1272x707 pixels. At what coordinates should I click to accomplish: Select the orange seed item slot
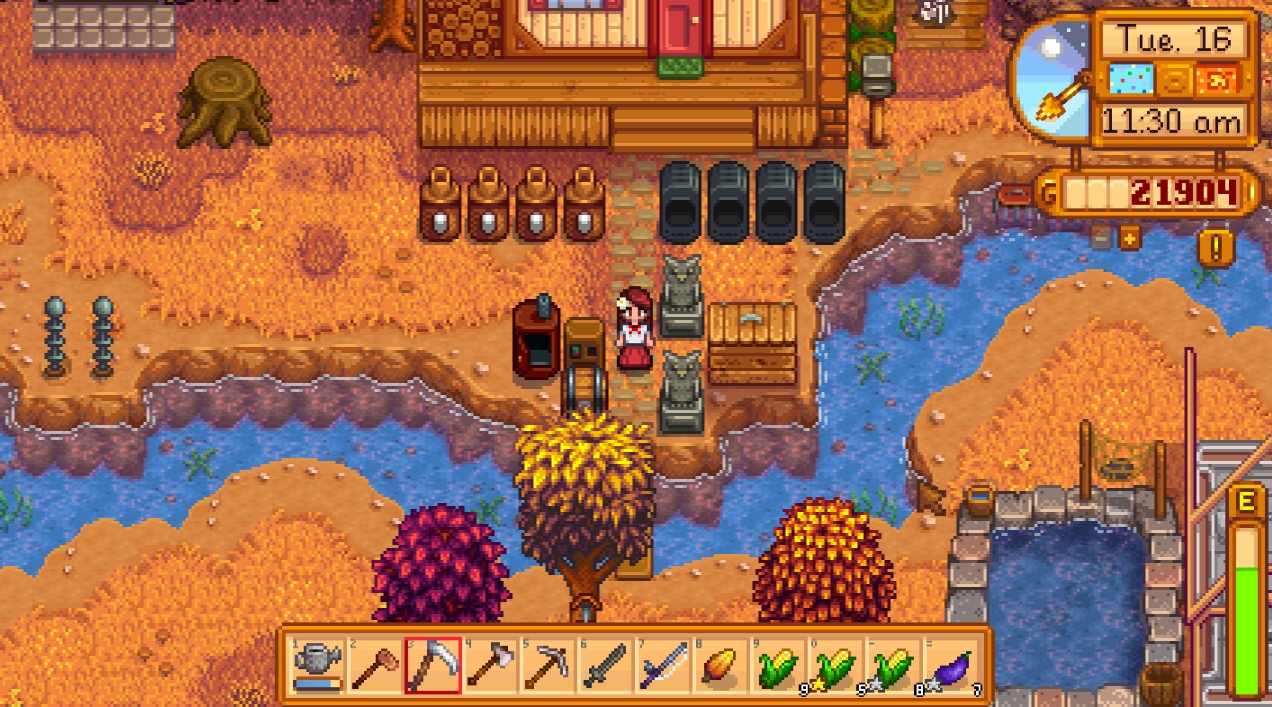point(720,664)
